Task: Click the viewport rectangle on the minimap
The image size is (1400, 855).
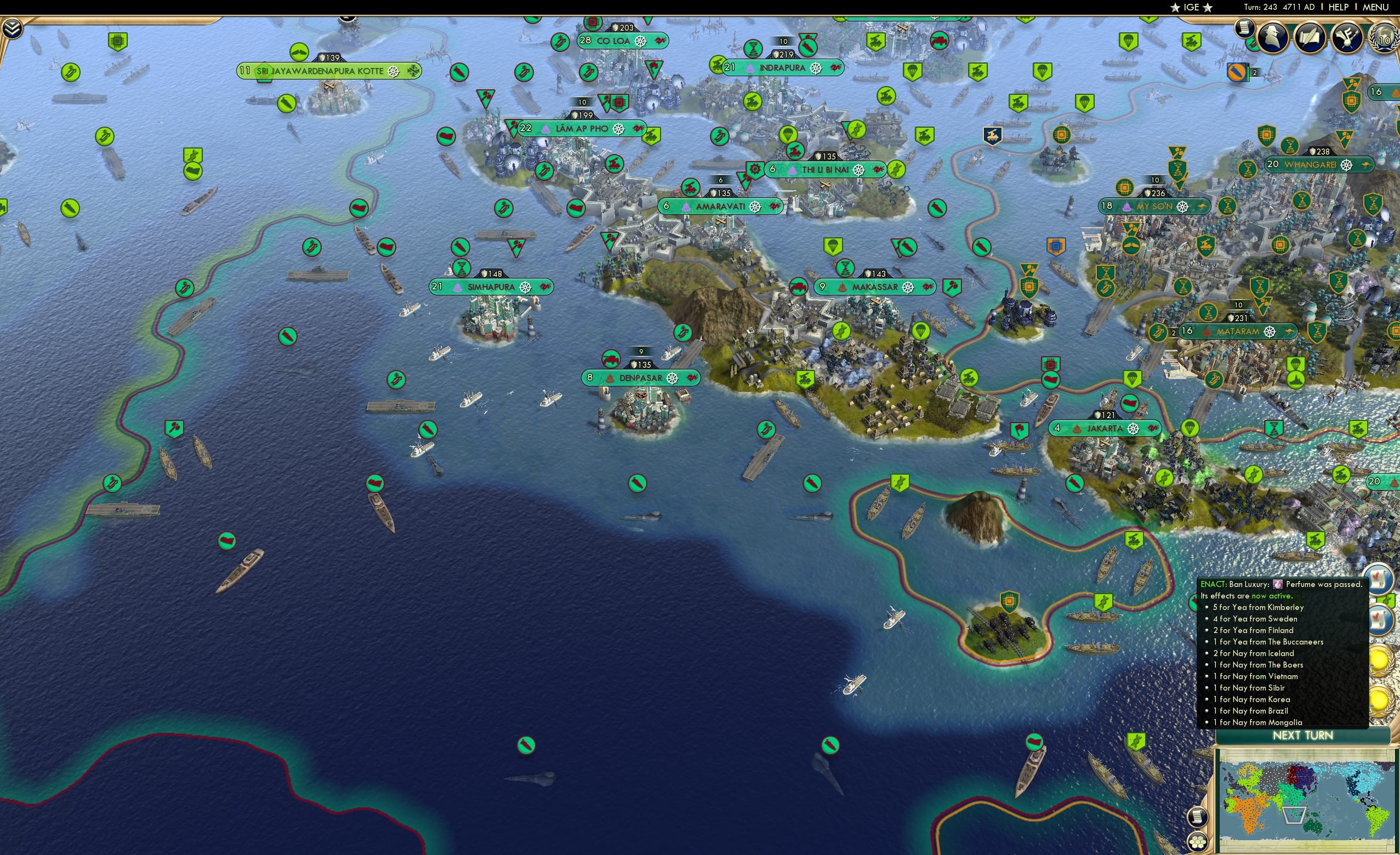Action: click(x=1294, y=816)
